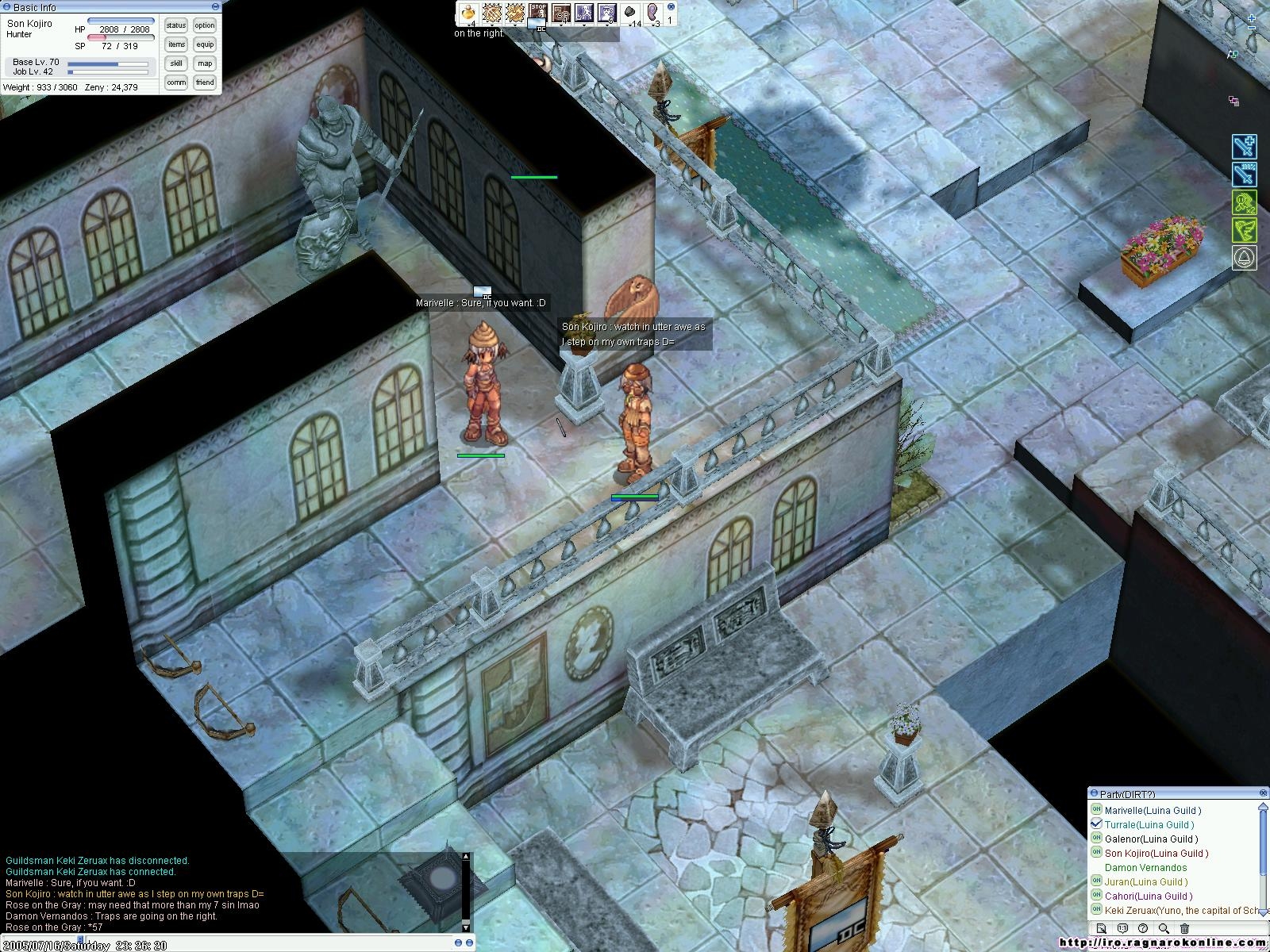Open the party 1:1 whisper icon
This screenshot has height=952, width=1270.
pos(1122,928)
